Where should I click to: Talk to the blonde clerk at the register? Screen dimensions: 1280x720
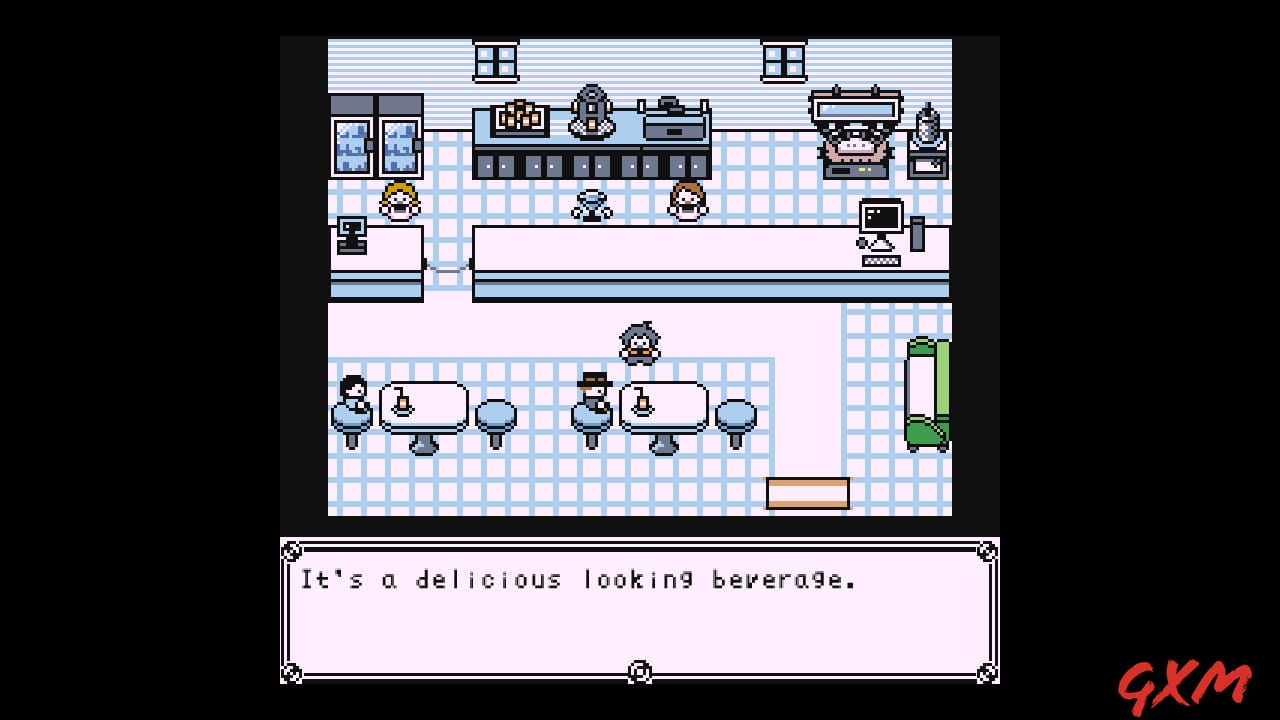pyautogui.click(x=398, y=203)
